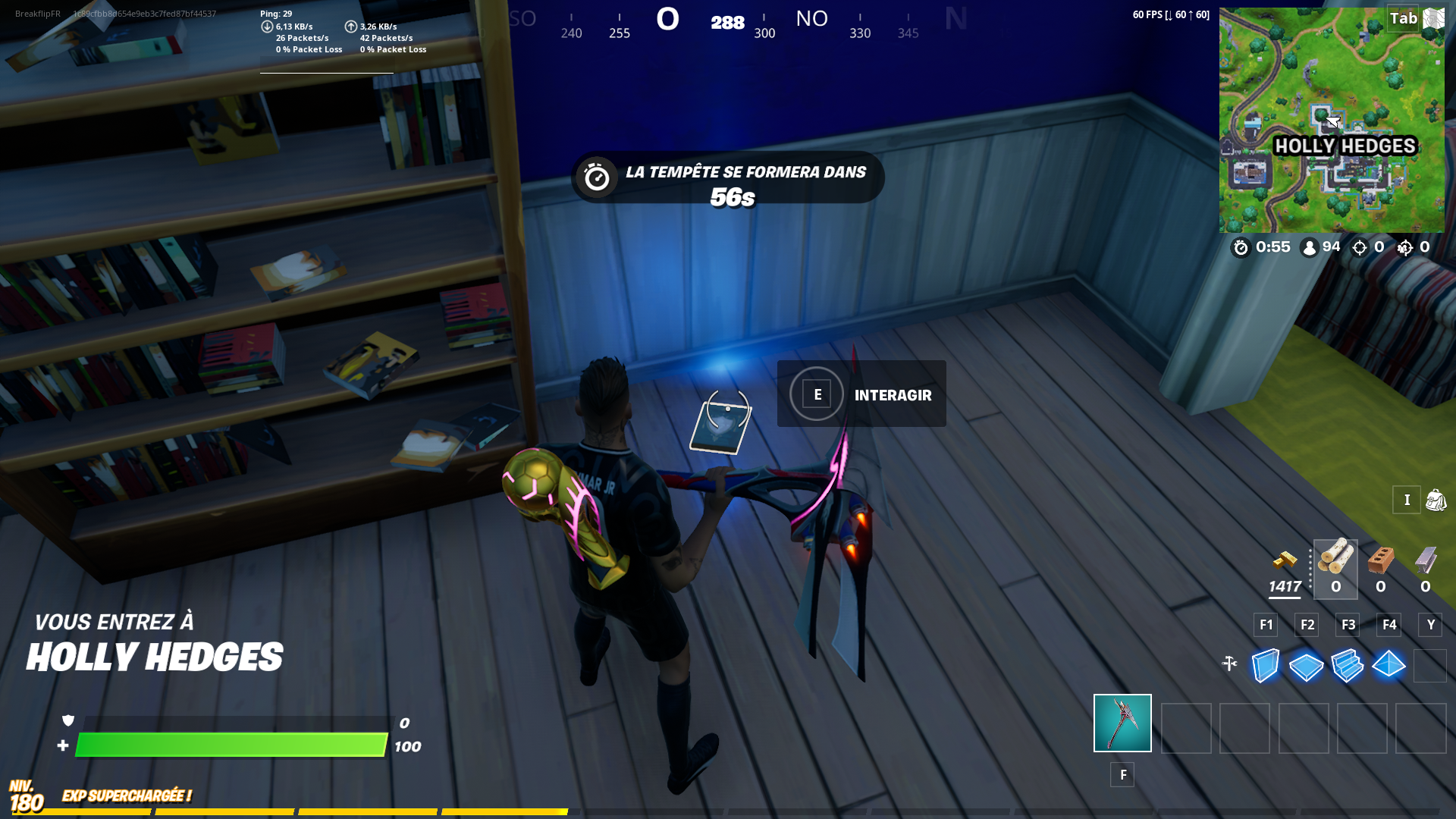Screen dimensions: 1456x819
Task: Click the team eliminations icon
Action: pos(1403,248)
